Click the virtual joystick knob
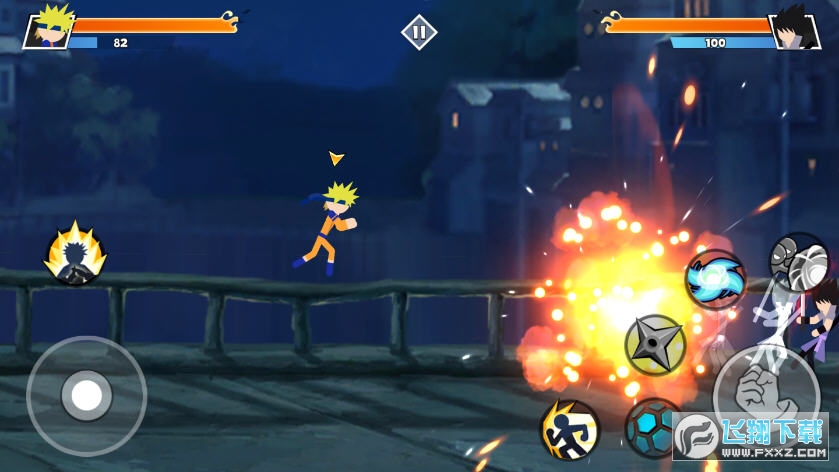The width and height of the screenshot is (839, 472). [x=87, y=396]
